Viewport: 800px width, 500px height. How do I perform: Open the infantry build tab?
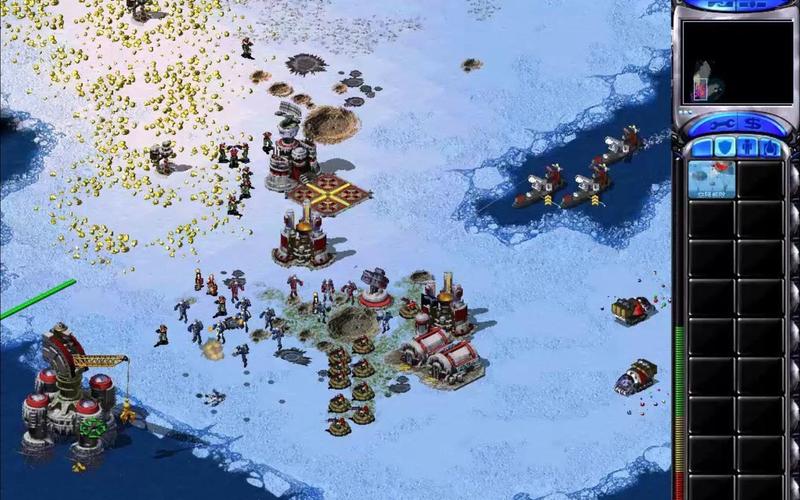point(746,148)
